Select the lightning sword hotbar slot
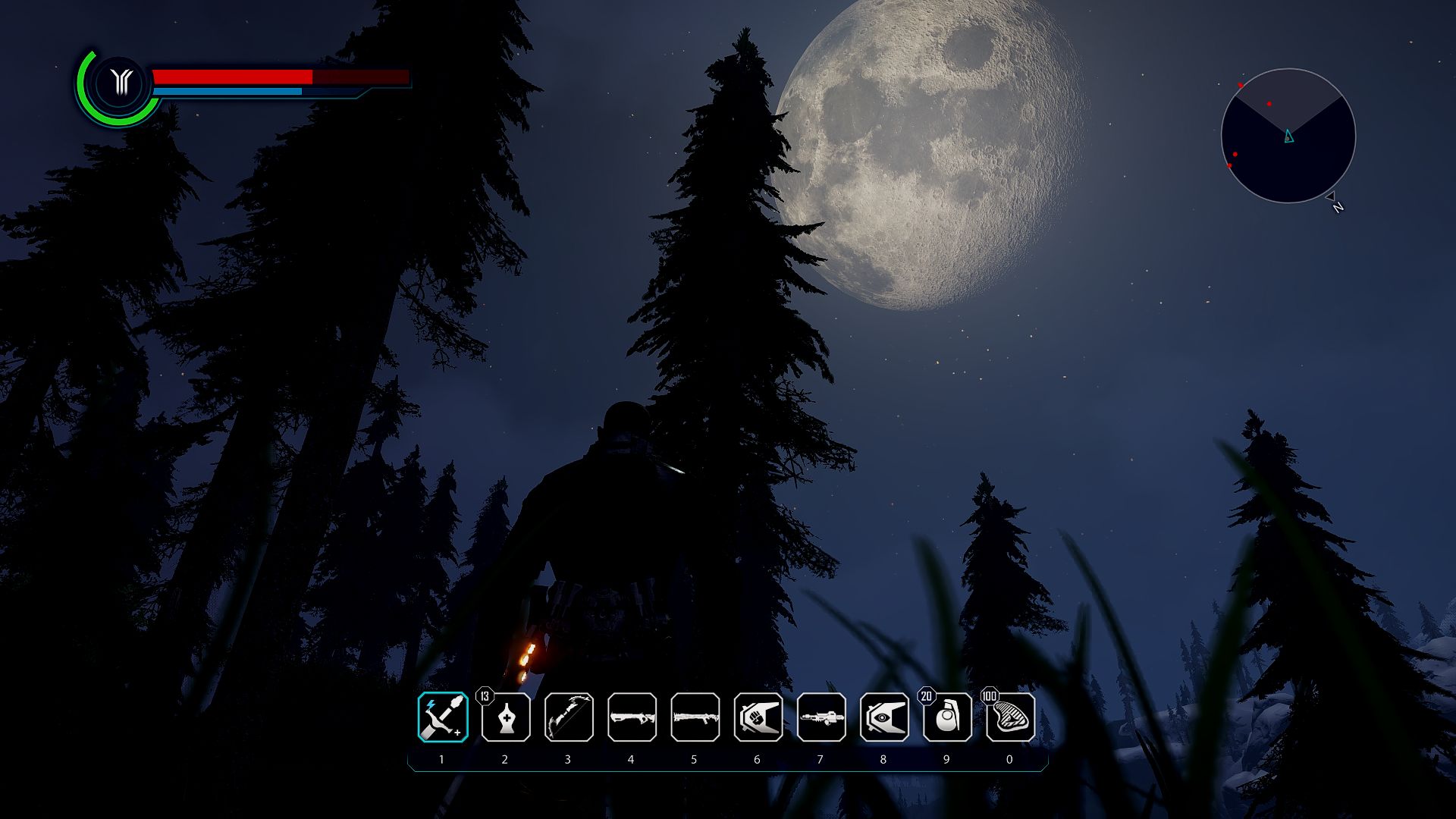This screenshot has height=819, width=1456. (x=443, y=717)
